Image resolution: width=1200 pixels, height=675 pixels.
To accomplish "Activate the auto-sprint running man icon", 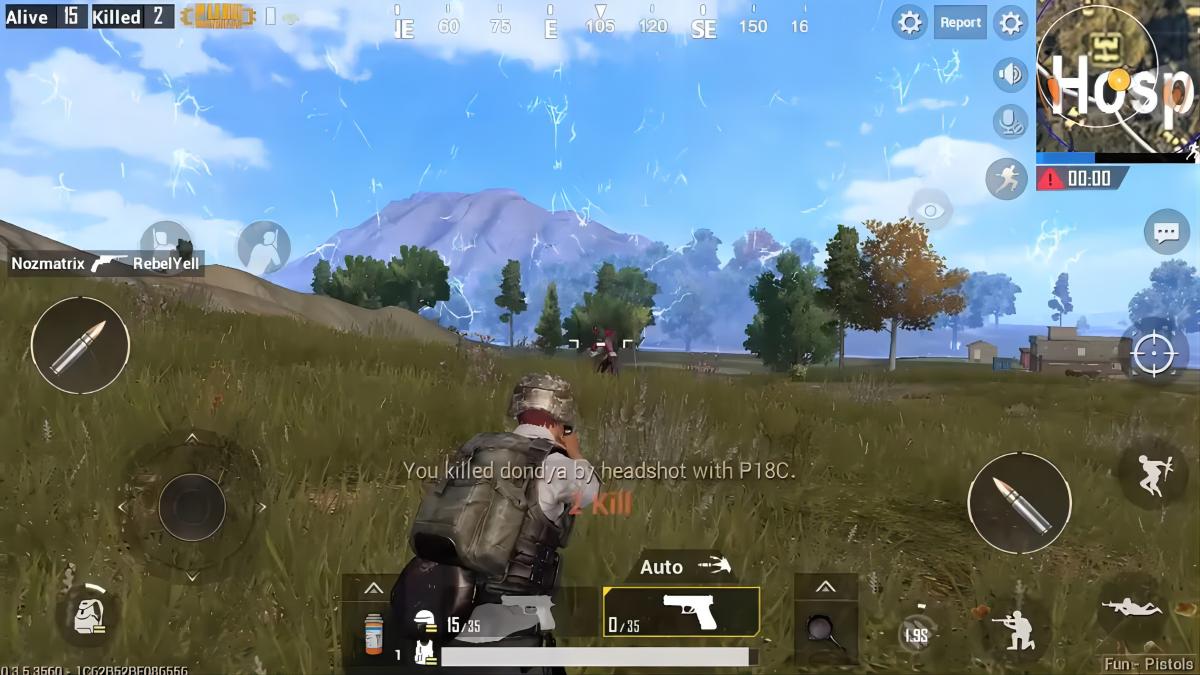I will pyautogui.click(x=1006, y=178).
